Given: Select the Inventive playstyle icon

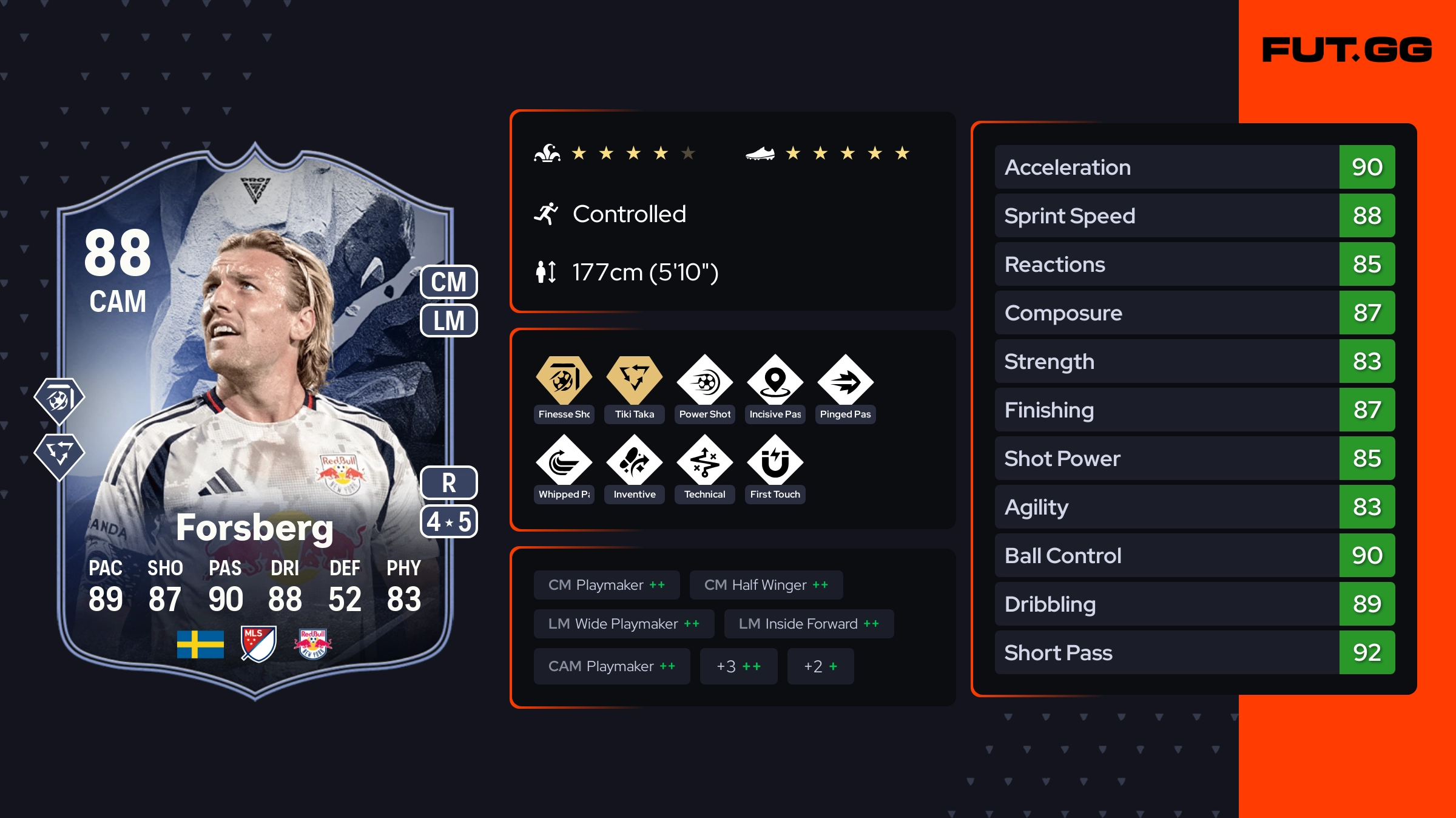Looking at the screenshot, I should click(x=634, y=461).
